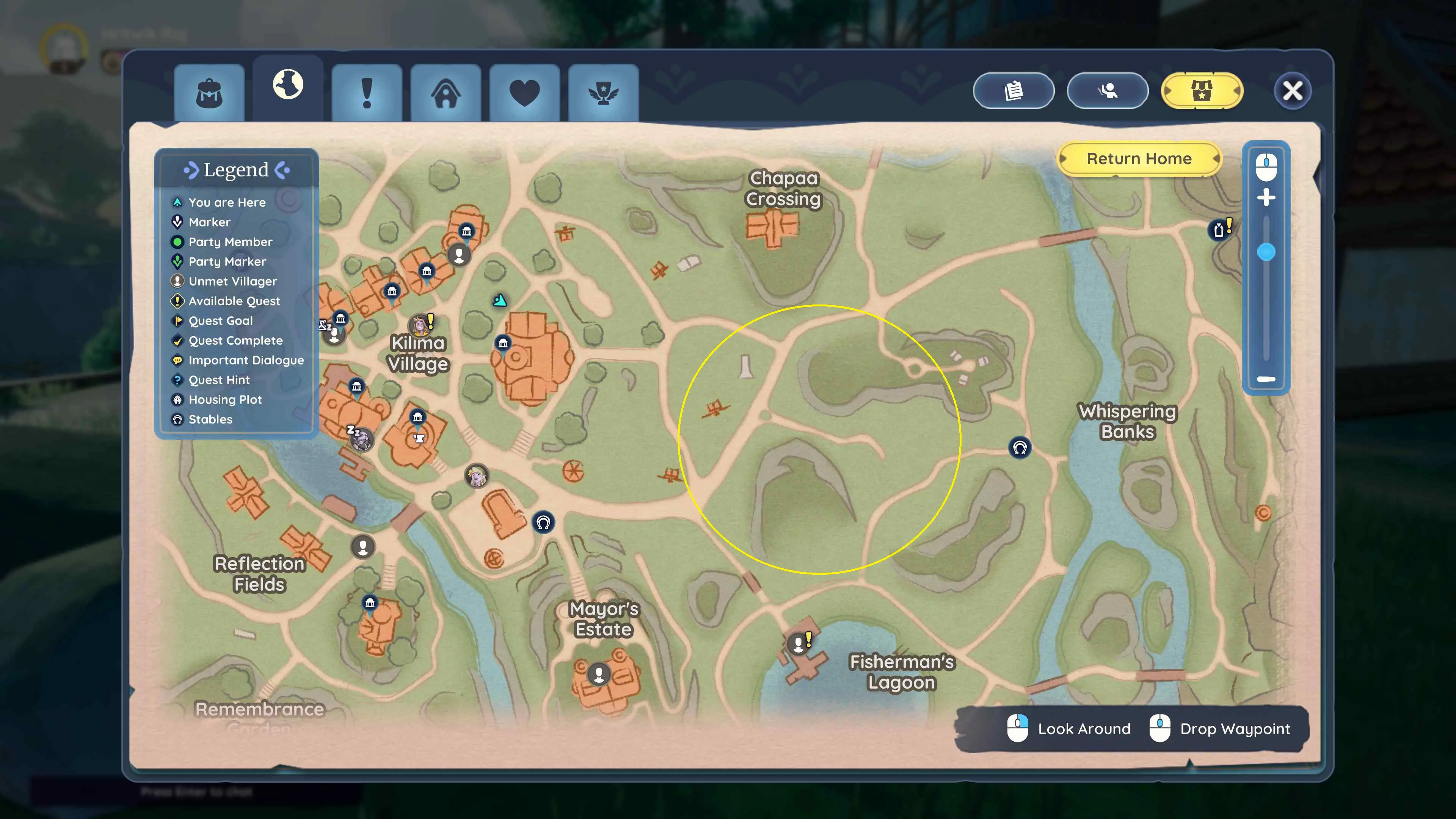Open the premium store button
The width and height of the screenshot is (1456, 819).
[1202, 91]
